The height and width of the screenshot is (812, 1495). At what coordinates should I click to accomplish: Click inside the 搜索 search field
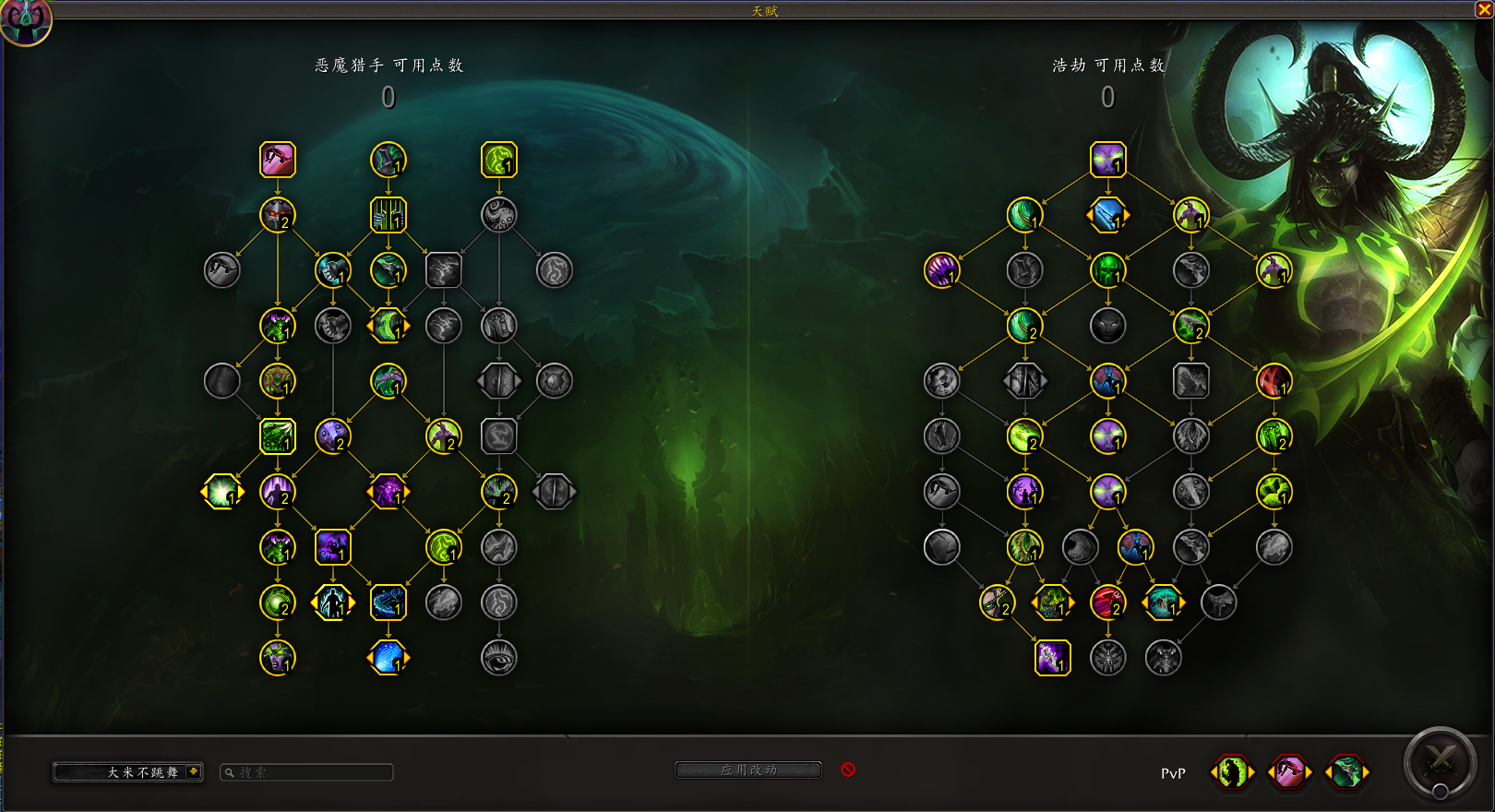point(307,772)
